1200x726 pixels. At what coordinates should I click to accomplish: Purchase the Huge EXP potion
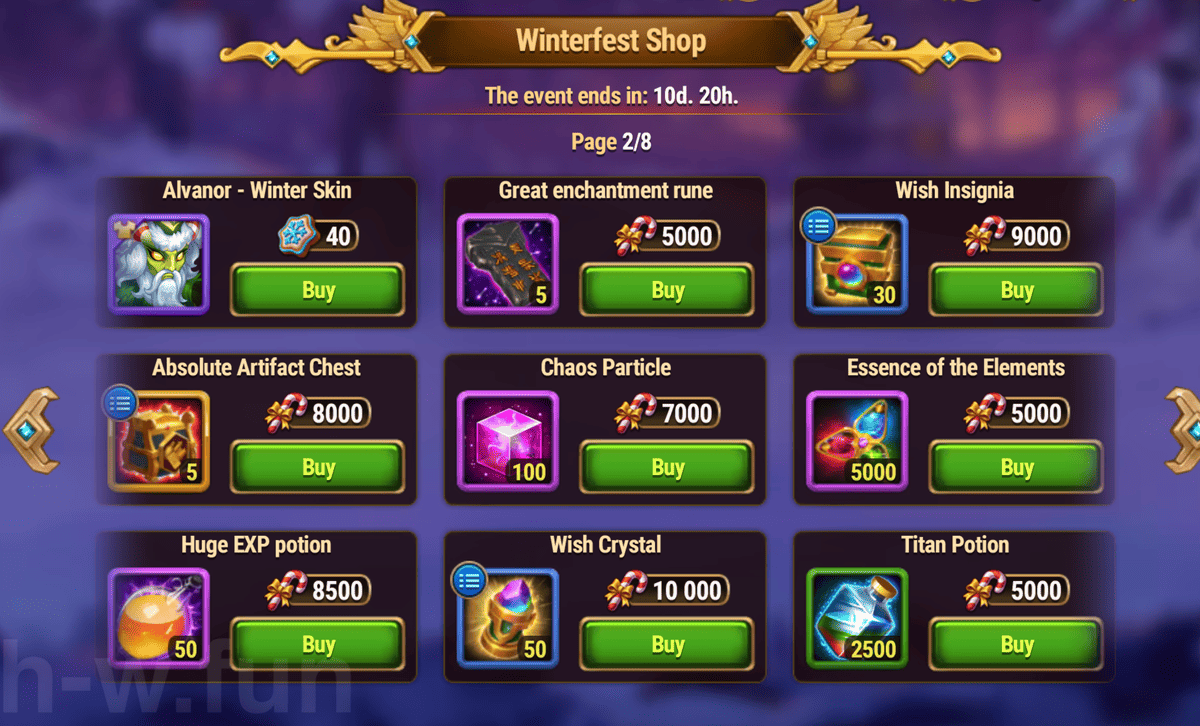318,645
